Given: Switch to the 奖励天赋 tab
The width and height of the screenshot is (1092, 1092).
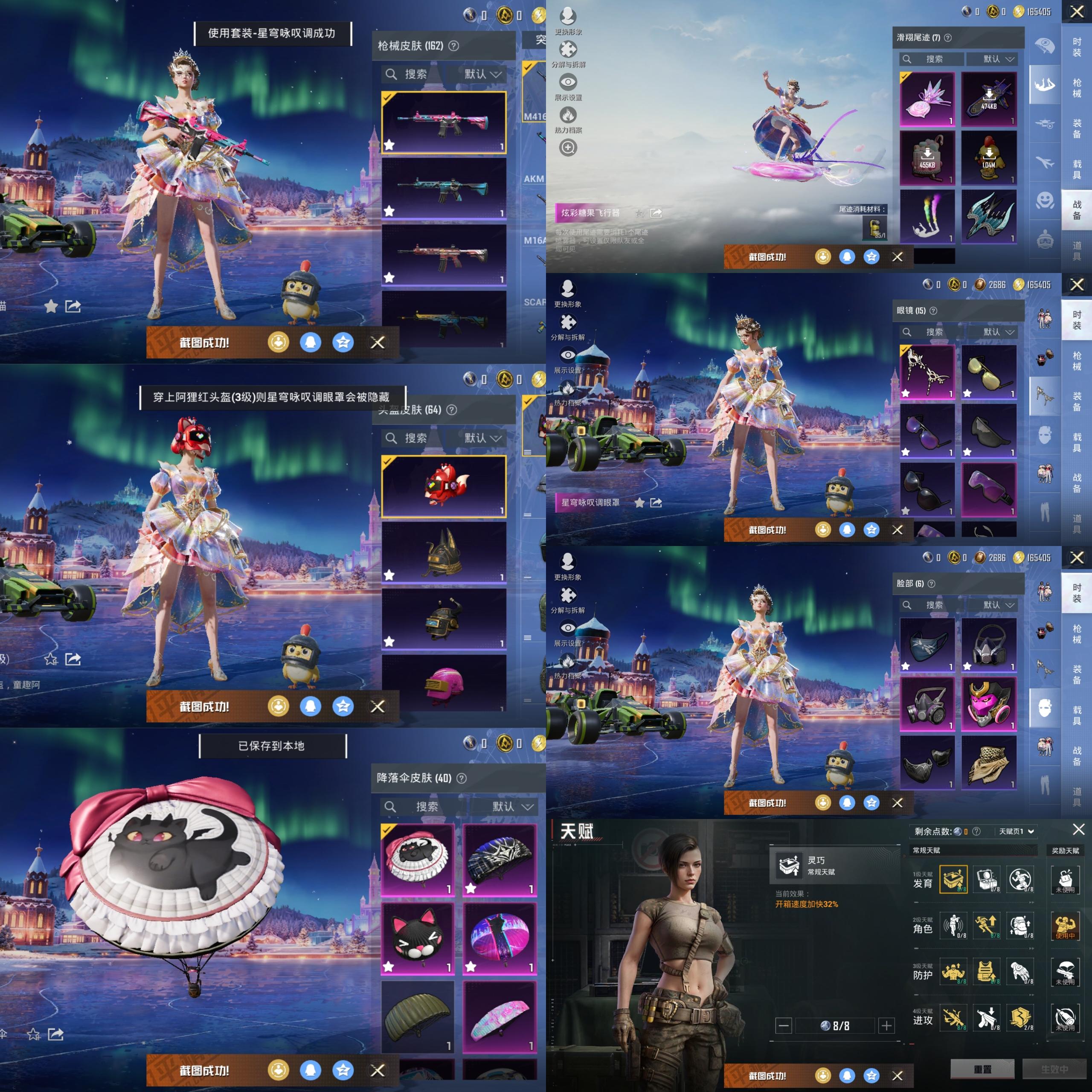Looking at the screenshot, I should pos(1065,850).
